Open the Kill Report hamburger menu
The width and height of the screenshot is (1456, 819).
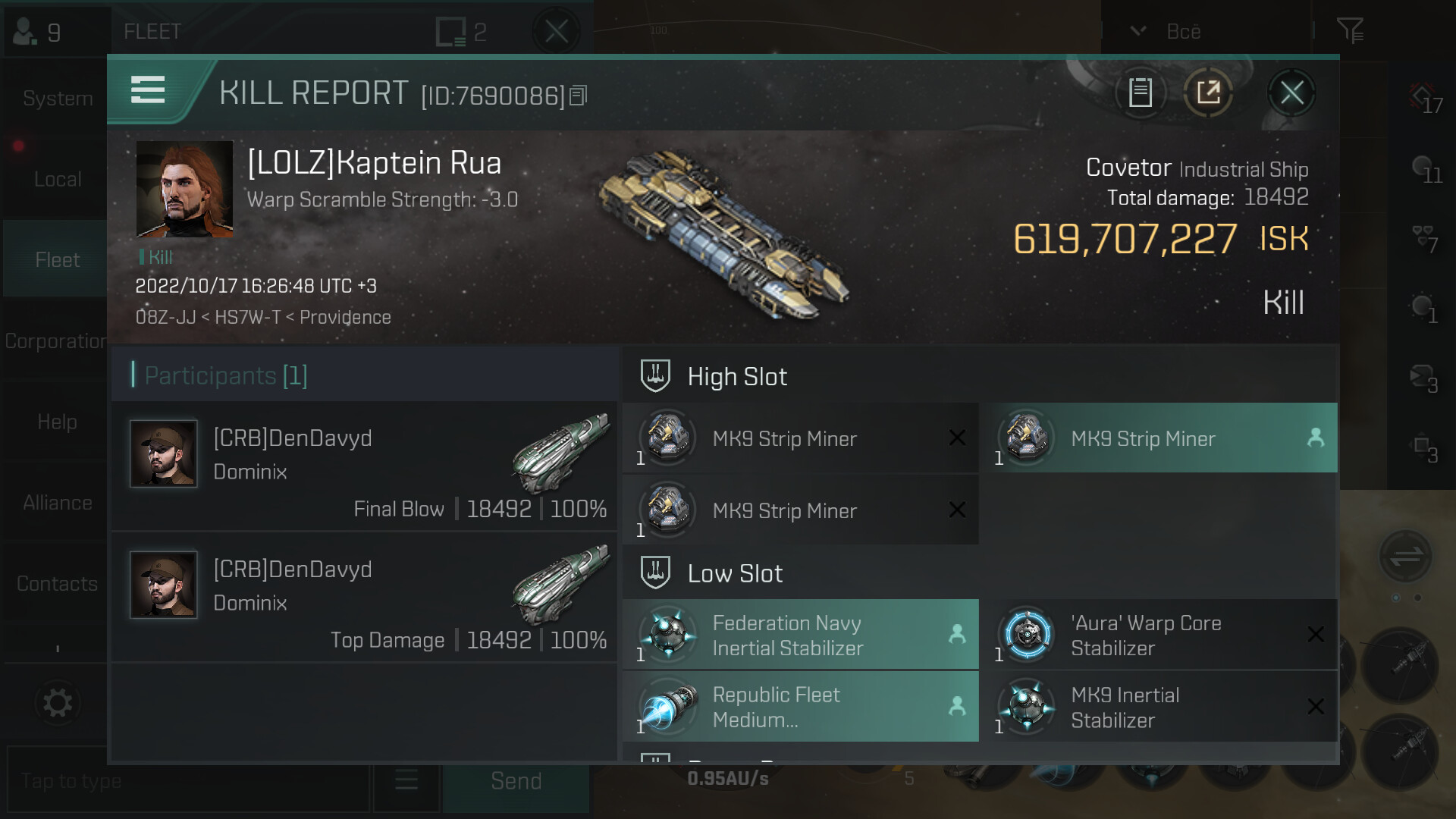click(148, 89)
